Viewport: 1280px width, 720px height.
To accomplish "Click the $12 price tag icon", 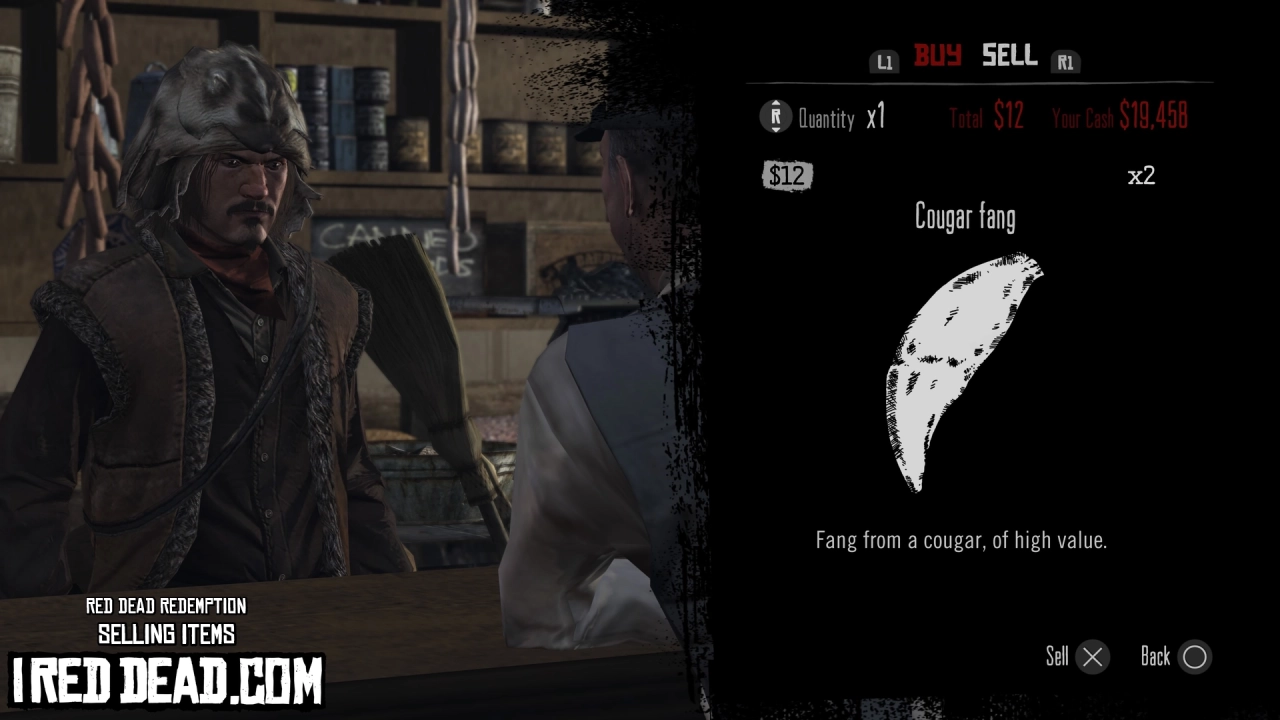I will pos(788,176).
